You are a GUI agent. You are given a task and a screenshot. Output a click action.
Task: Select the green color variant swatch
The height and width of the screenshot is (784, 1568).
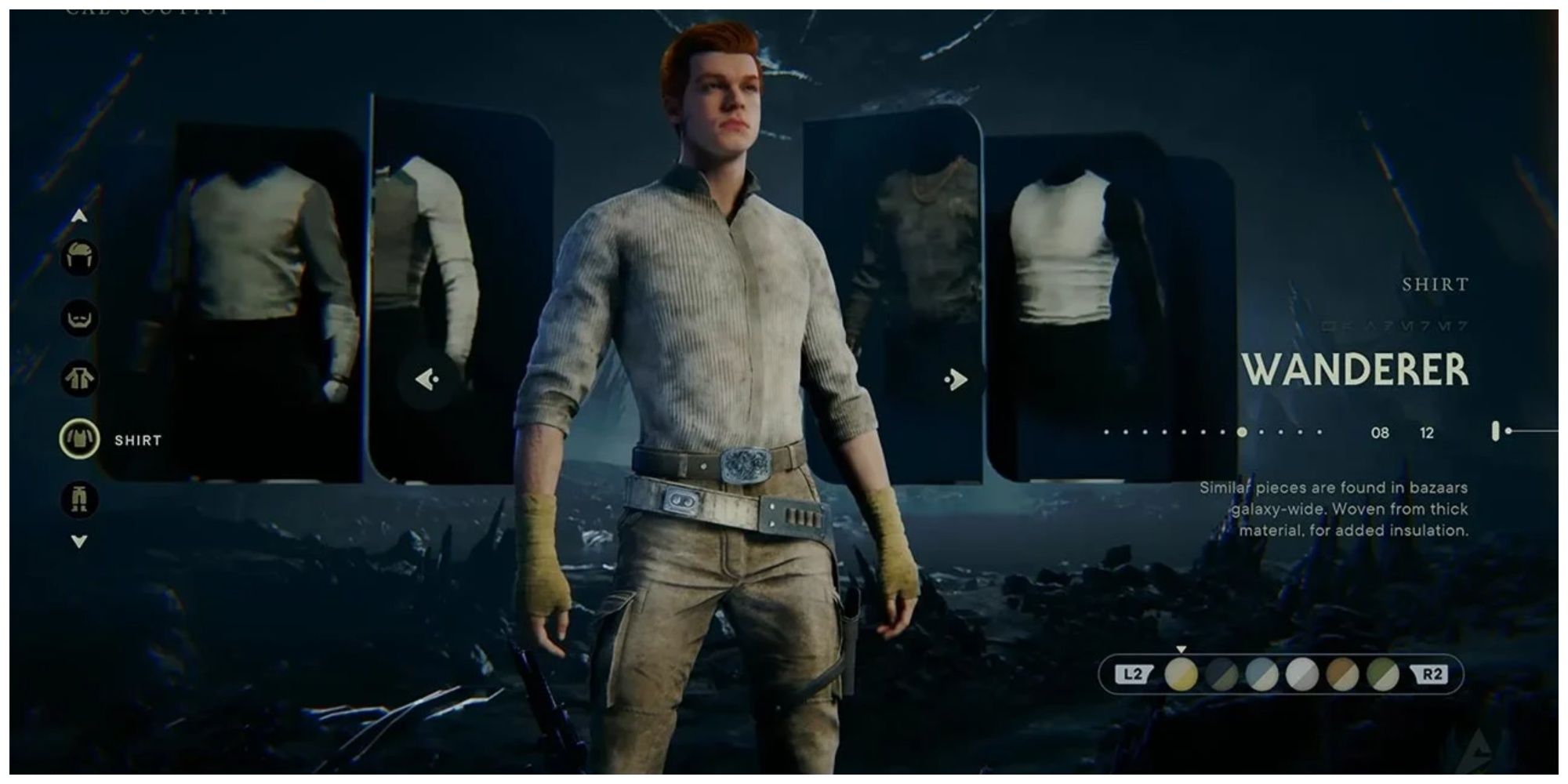(x=1383, y=673)
